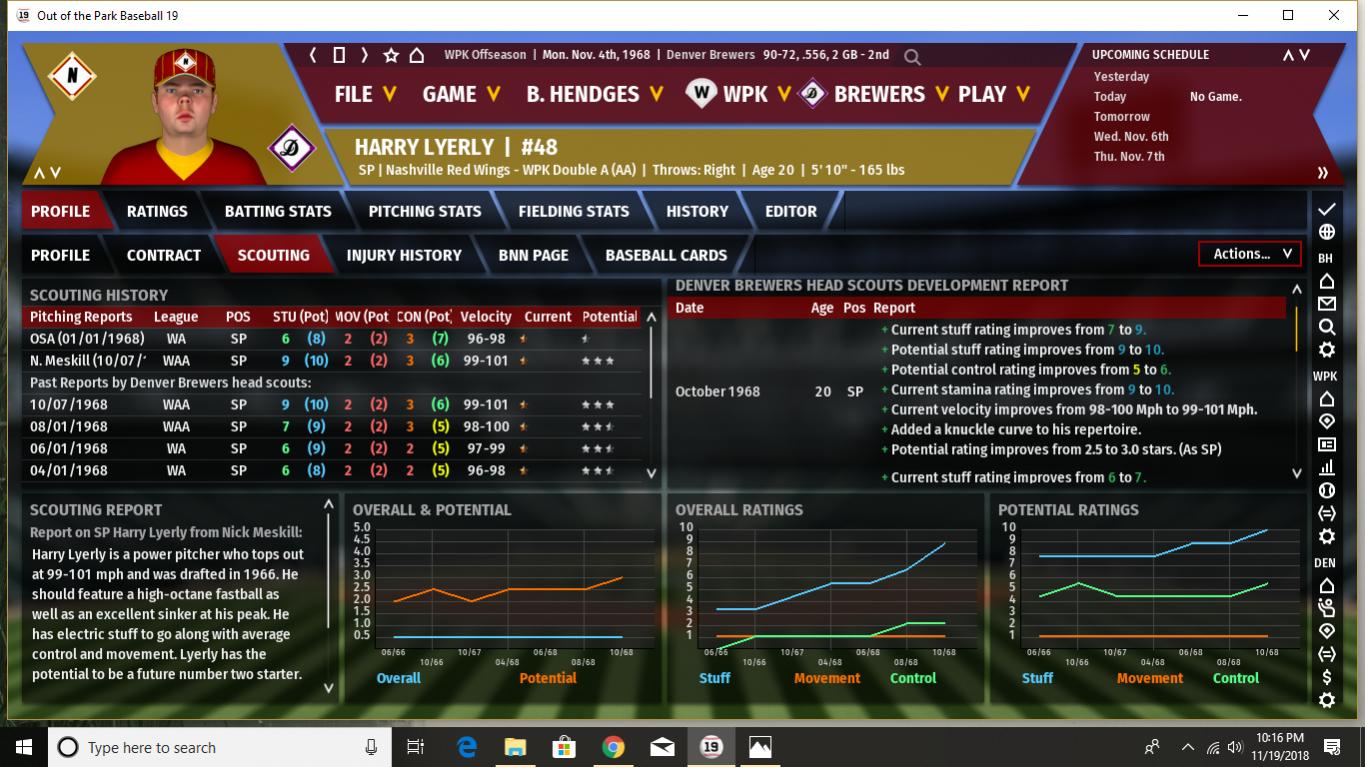1365x767 pixels.
Task: Go to the BNN PAGE sub-tab
Action: [534, 255]
